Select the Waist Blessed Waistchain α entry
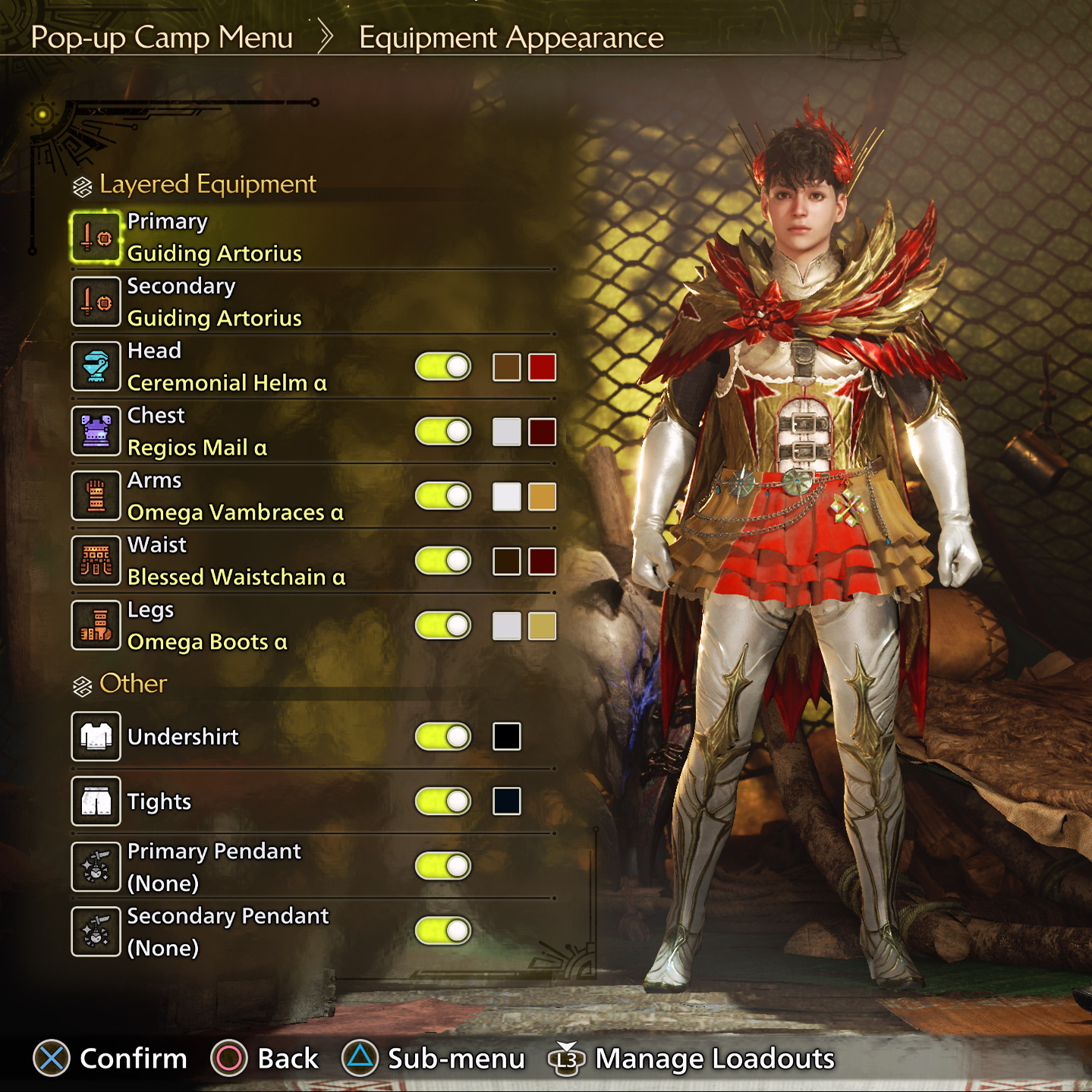 point(235,562)
